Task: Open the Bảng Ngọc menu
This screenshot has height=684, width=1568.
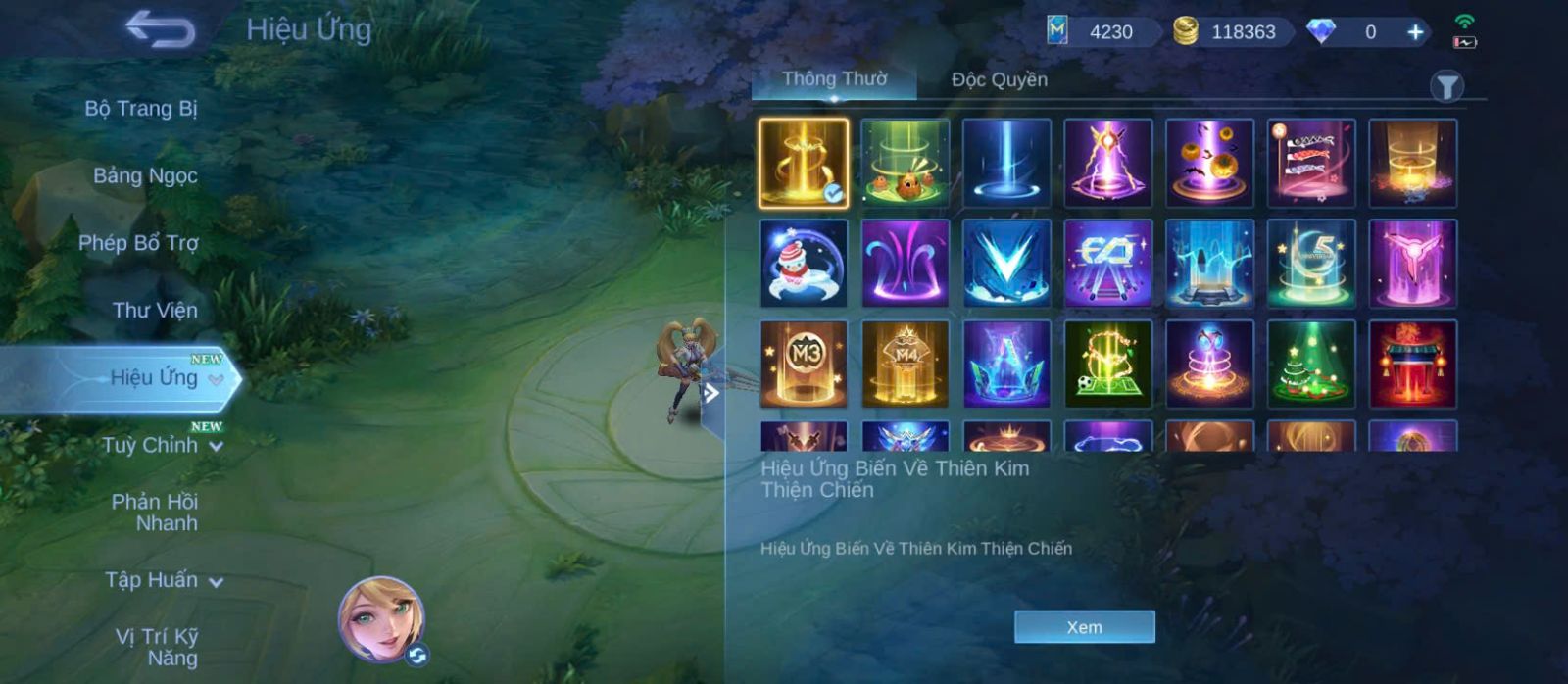Action: (x=145, y=176)
